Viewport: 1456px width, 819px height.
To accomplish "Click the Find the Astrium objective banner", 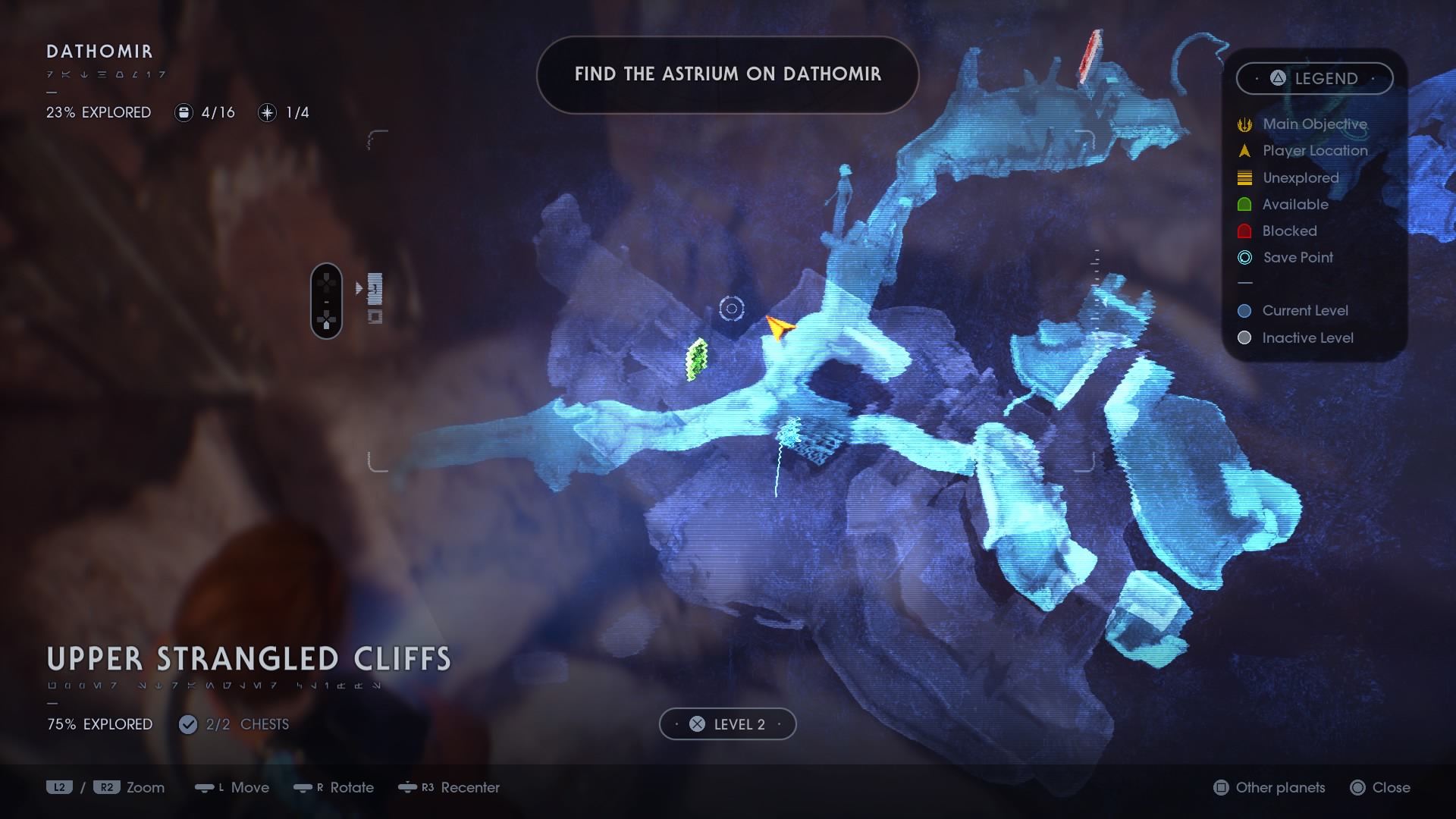I will (x=727, y=74).
